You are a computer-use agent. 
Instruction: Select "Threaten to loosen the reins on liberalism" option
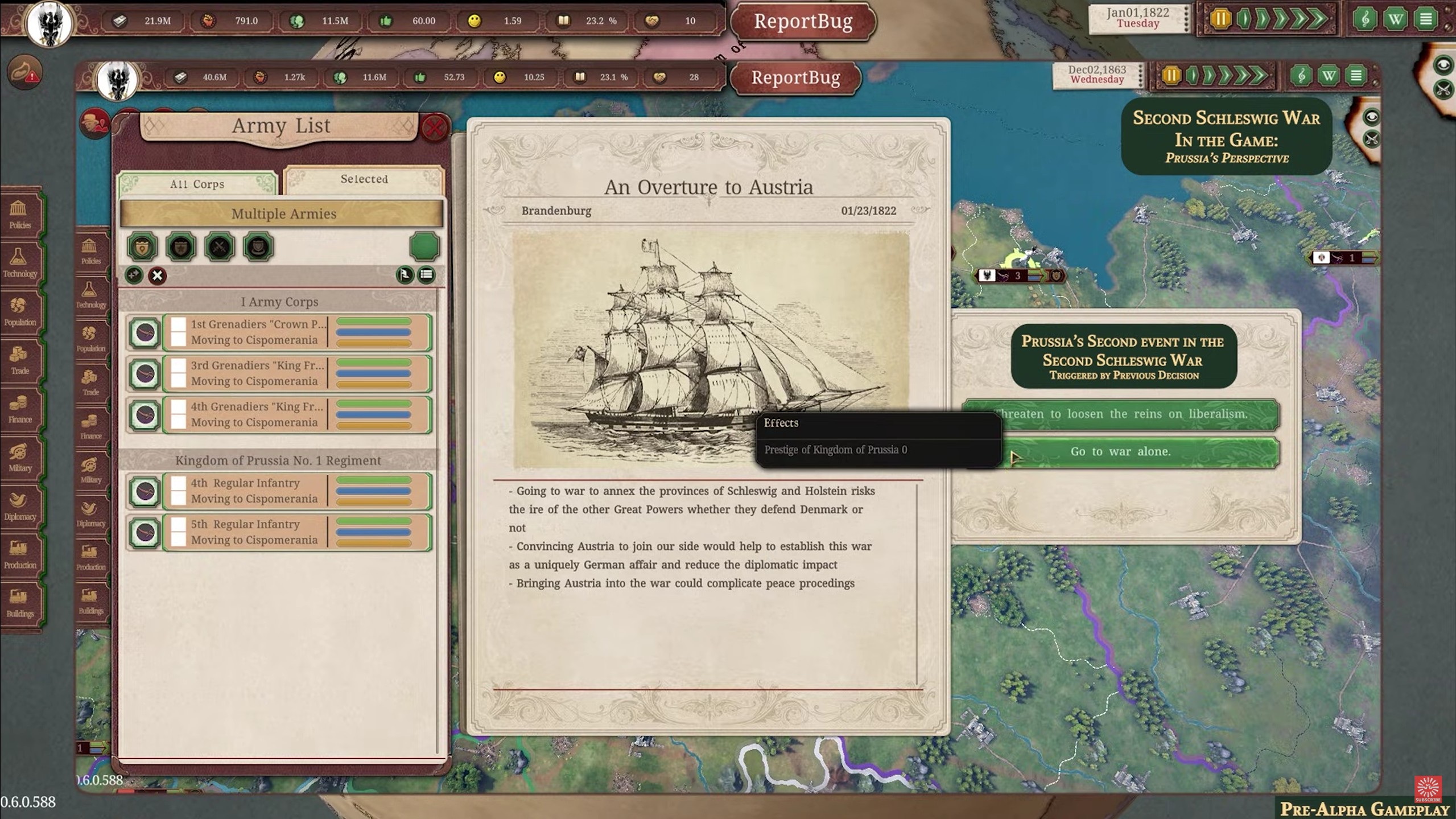[x=1120, y=414]
